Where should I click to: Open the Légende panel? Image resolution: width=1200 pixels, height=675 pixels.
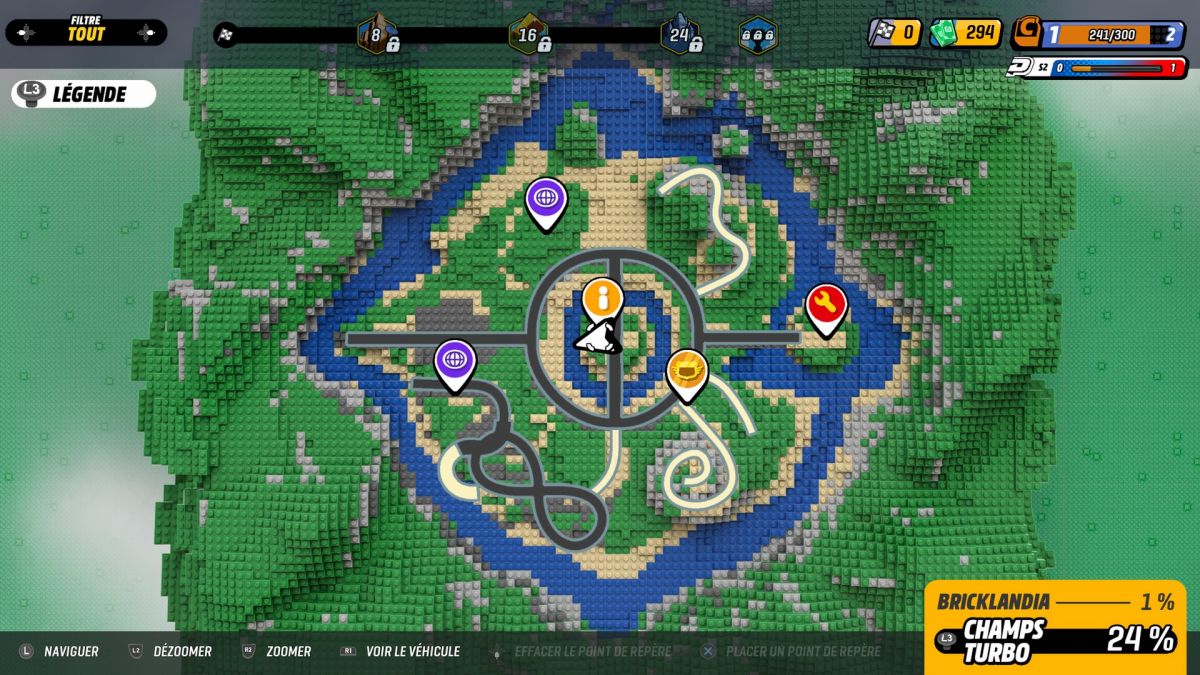coord(85,94)
